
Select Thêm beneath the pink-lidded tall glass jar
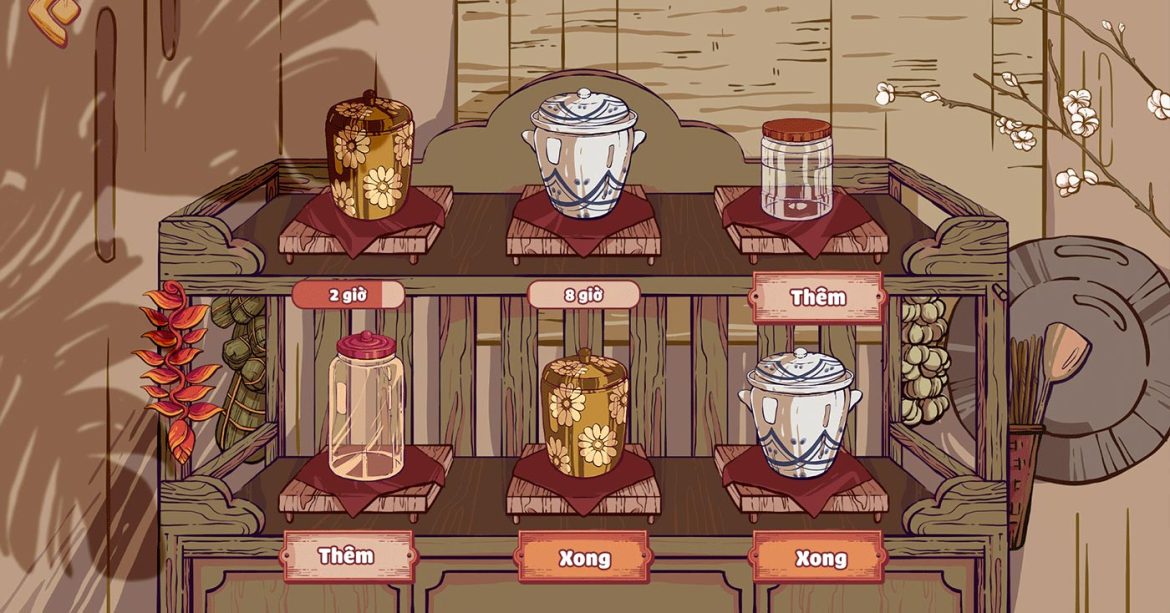(x=347, y=556)
